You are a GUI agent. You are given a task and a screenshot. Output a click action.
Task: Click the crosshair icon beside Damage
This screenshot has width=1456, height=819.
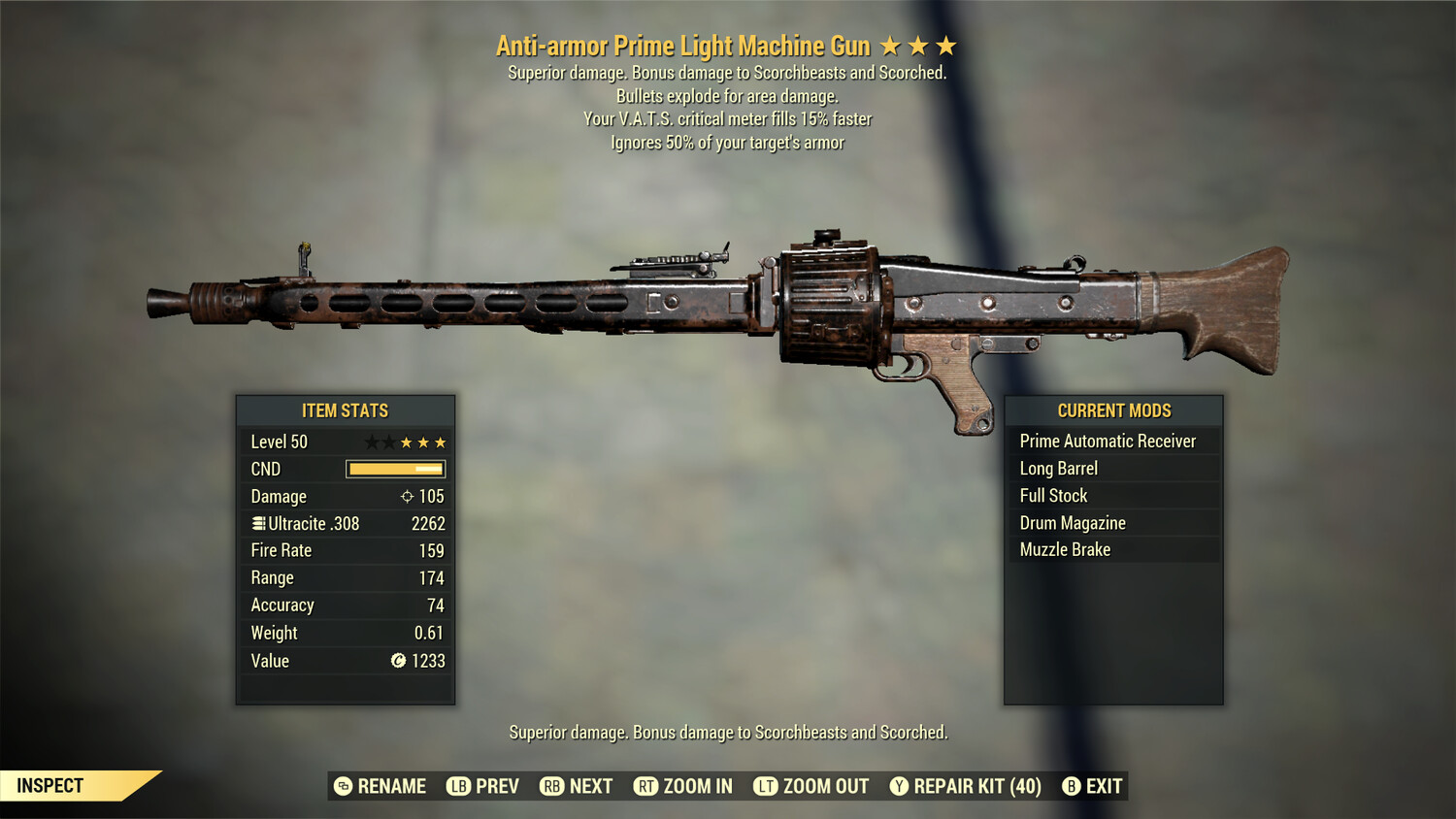point(406,496)
